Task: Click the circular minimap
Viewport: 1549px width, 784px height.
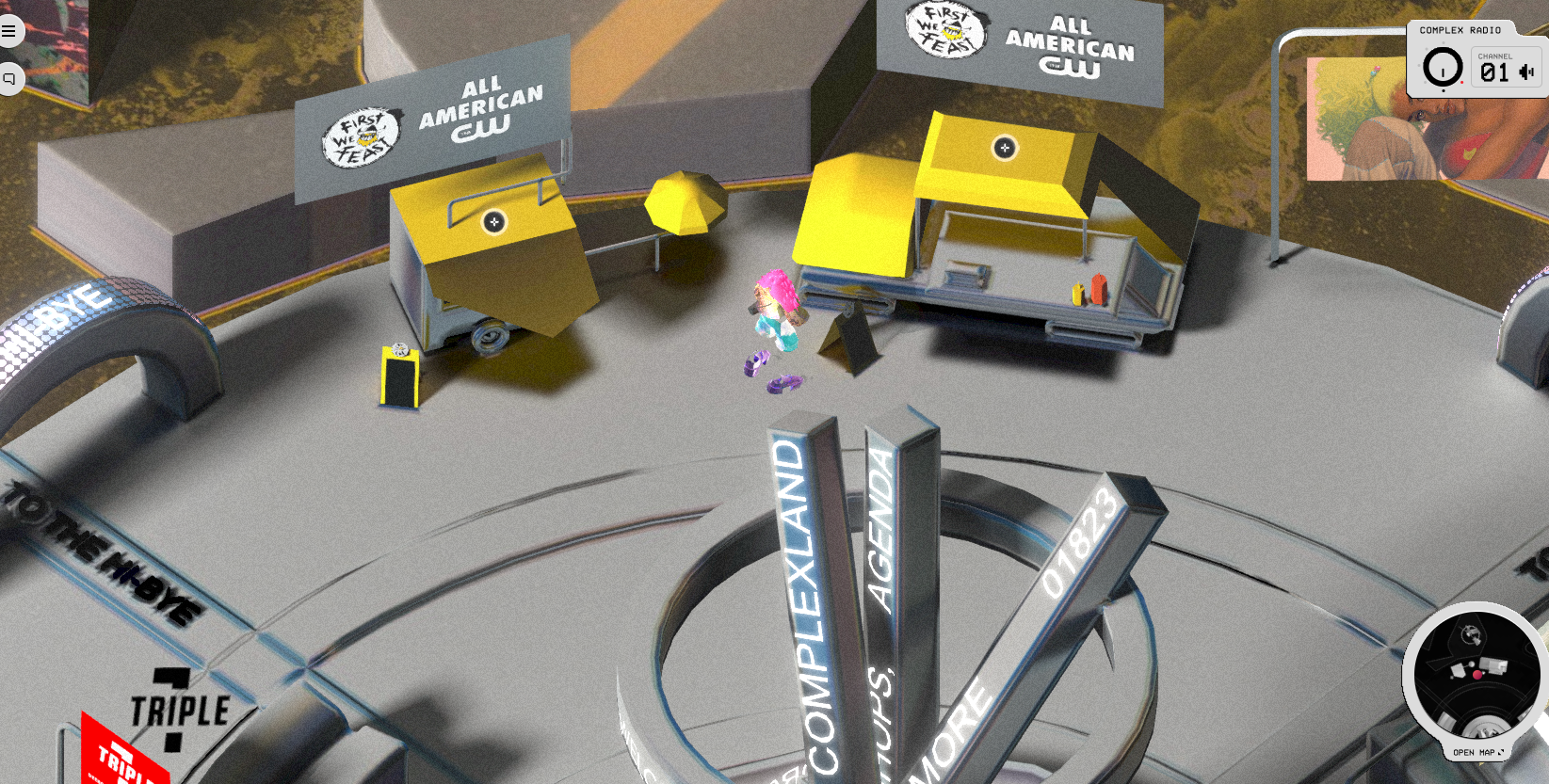Action: [1476, 673]
